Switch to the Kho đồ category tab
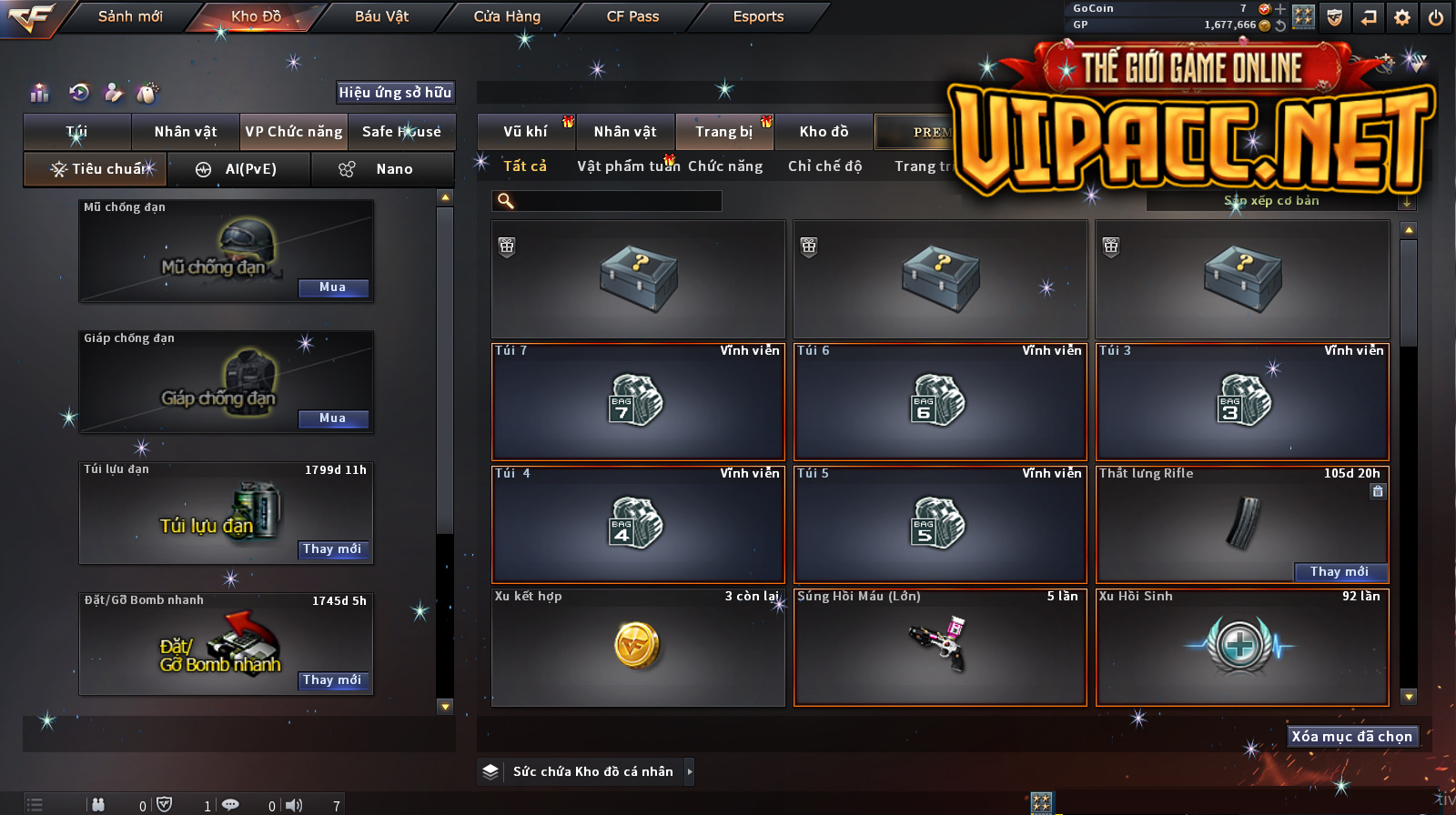This screenshot has height=815, width=1456. click(x=824, y=132)
